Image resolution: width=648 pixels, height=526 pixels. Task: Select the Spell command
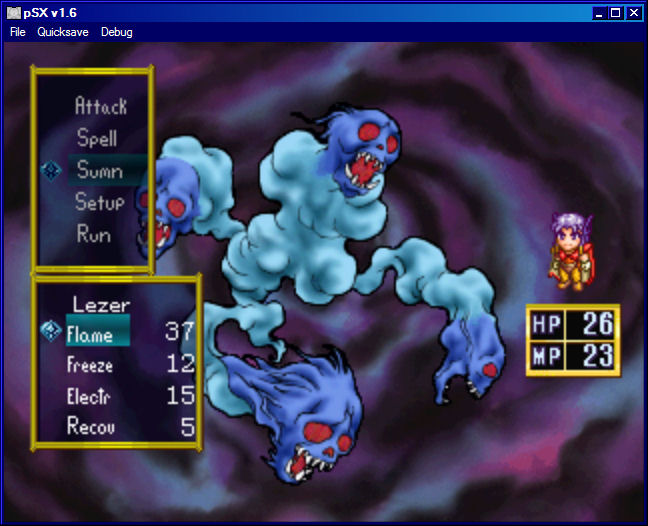tap(97, 138)
